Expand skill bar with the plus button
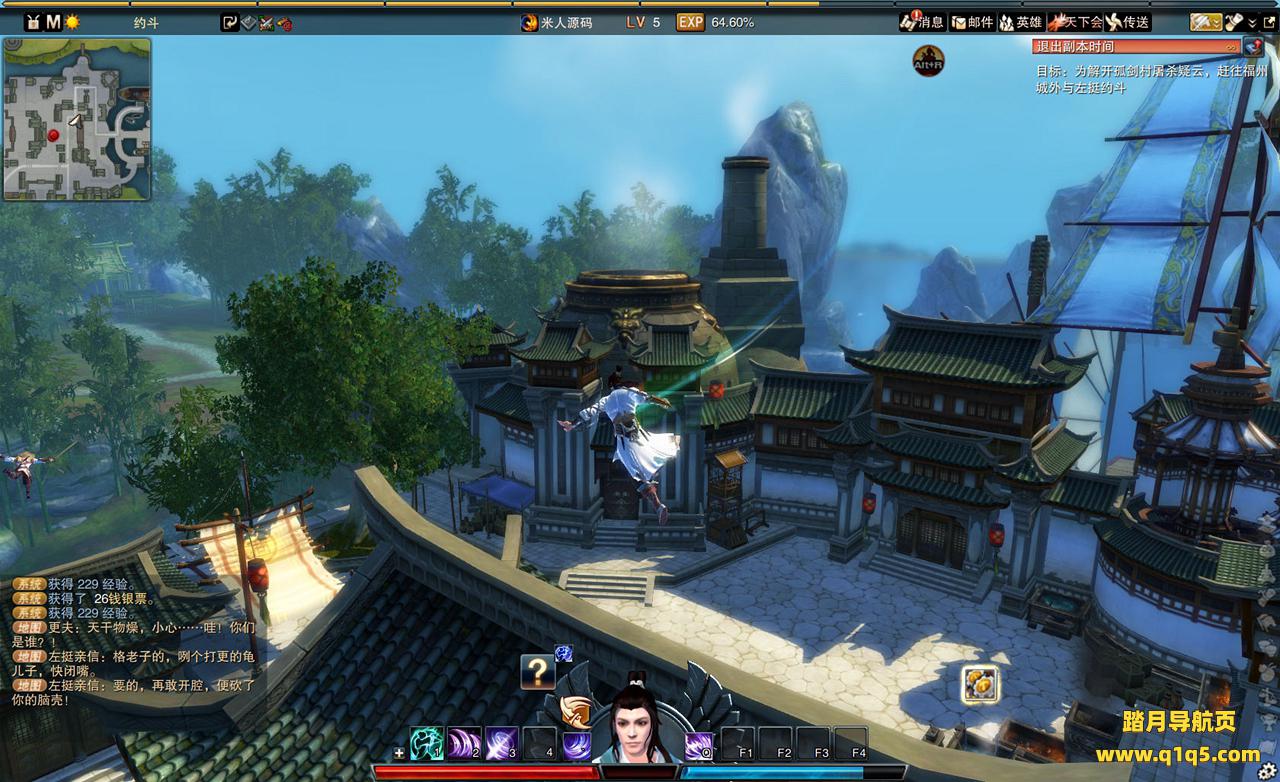The width and height of the screenshot is (1280, 782). tap(400, 753)
